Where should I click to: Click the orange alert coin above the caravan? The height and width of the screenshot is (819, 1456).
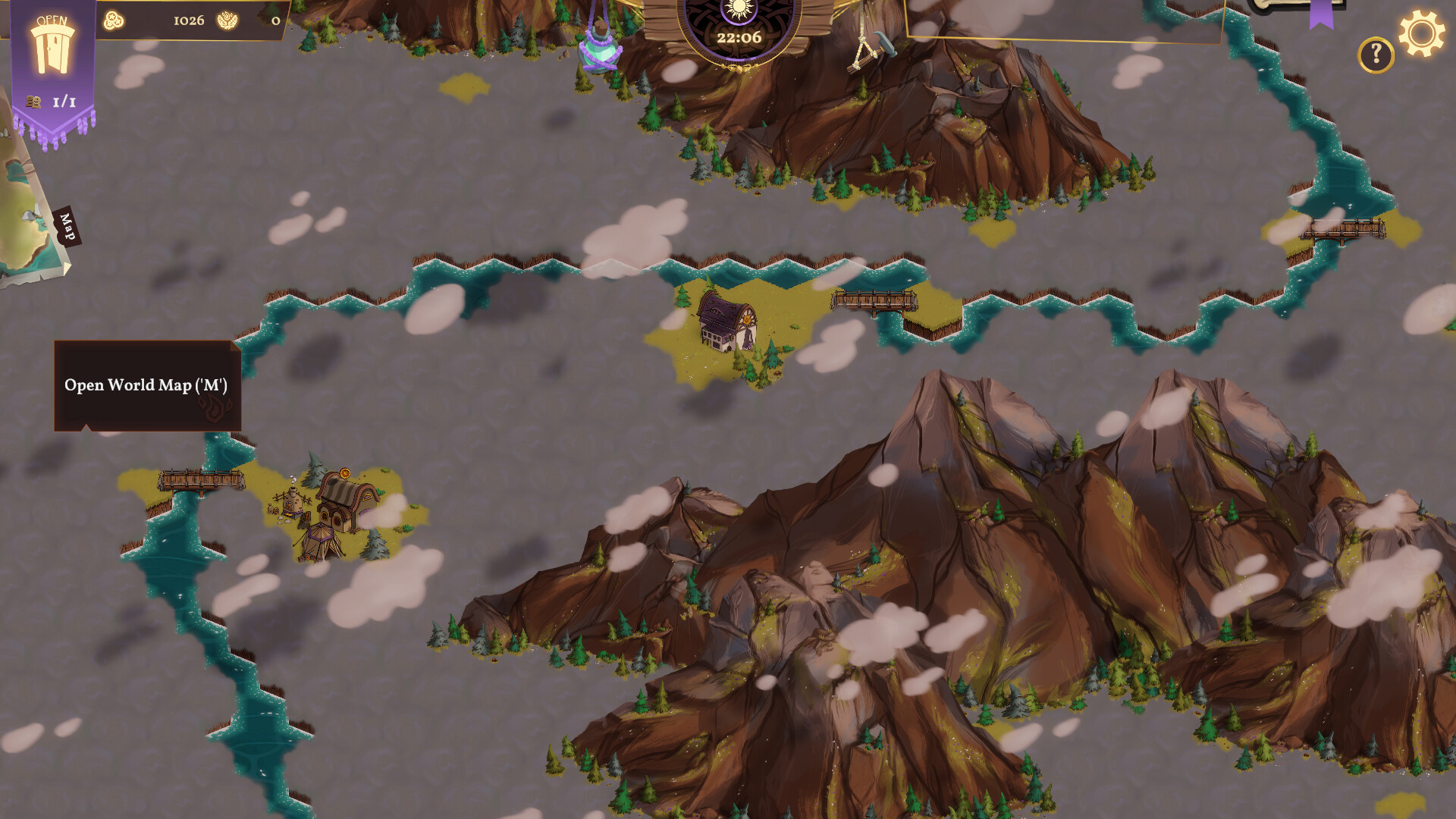pyautogui.click(x=345, y=472)
